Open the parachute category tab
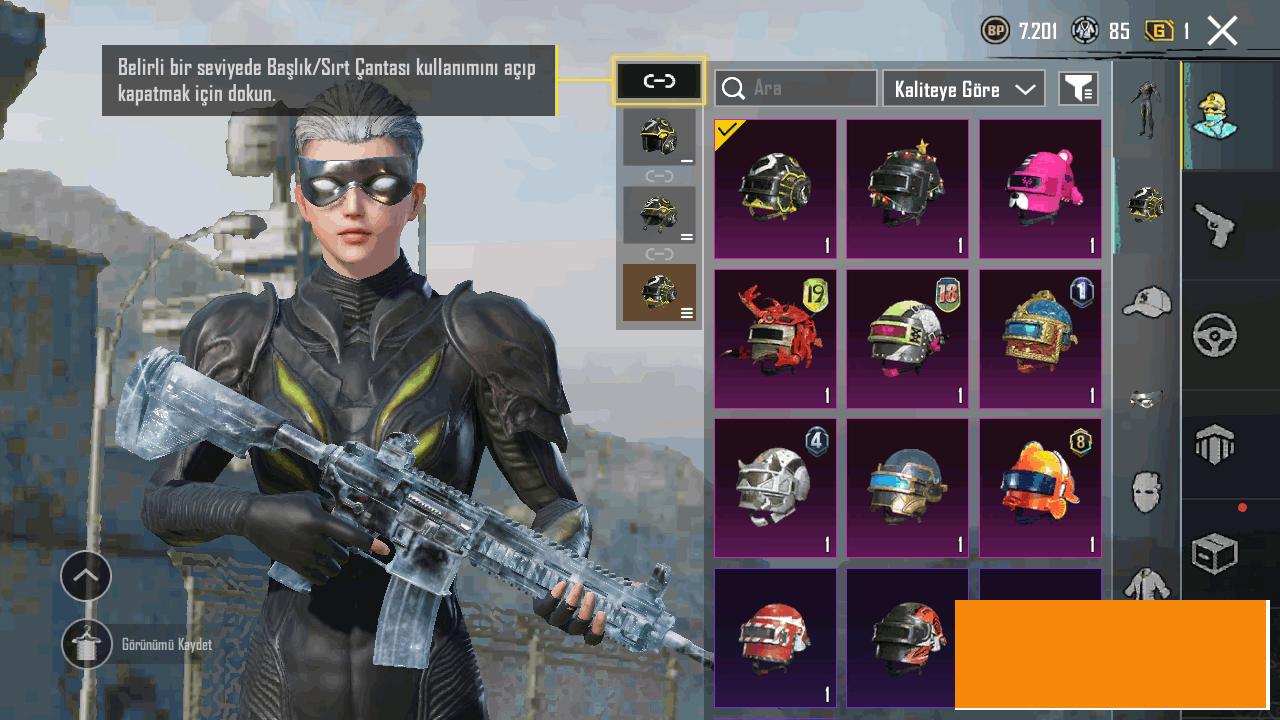Image resolution: width=1280 pixels, height=720 pixels. point(1216,444)
